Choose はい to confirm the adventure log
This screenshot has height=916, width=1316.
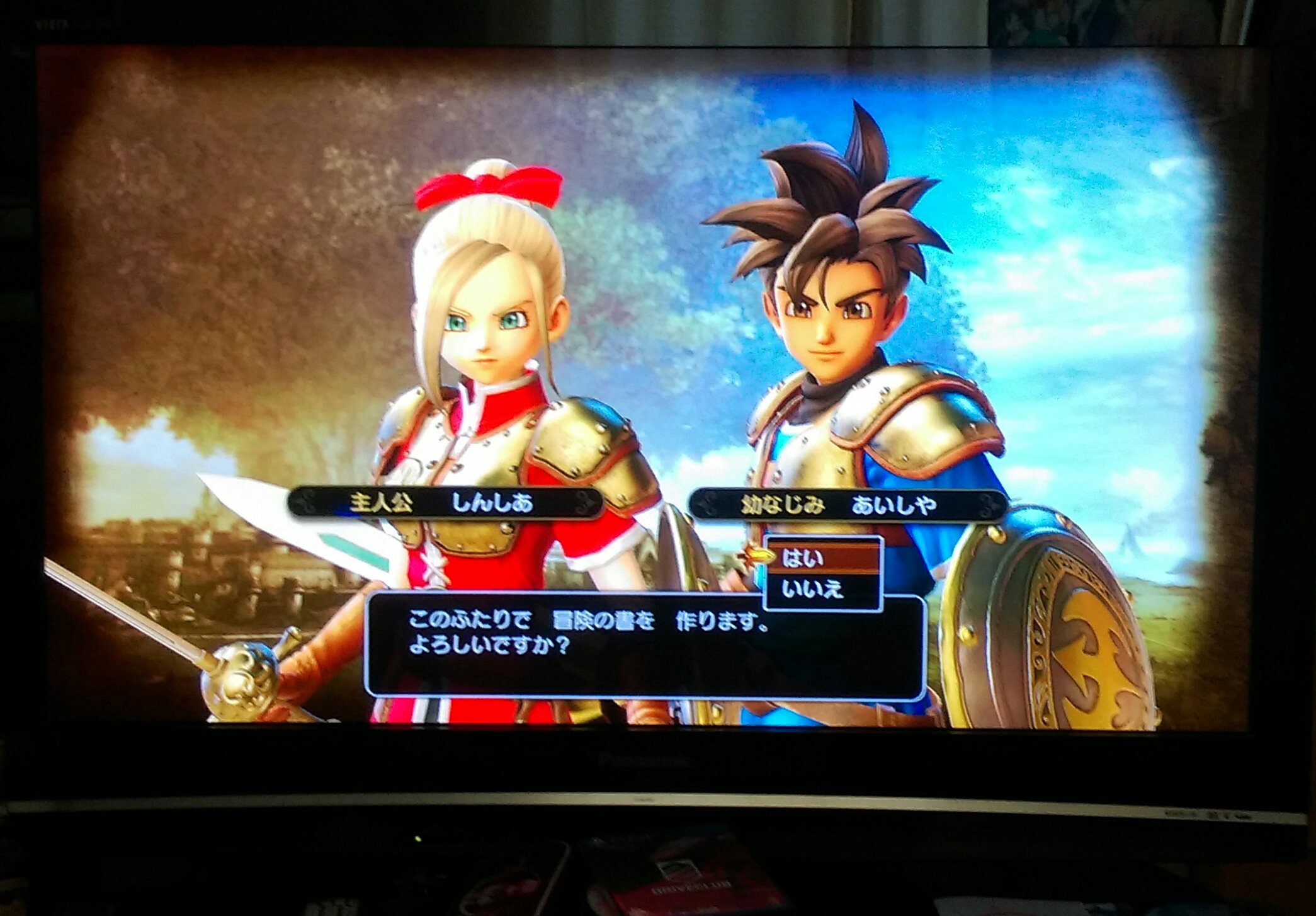[x=821, y=558]
